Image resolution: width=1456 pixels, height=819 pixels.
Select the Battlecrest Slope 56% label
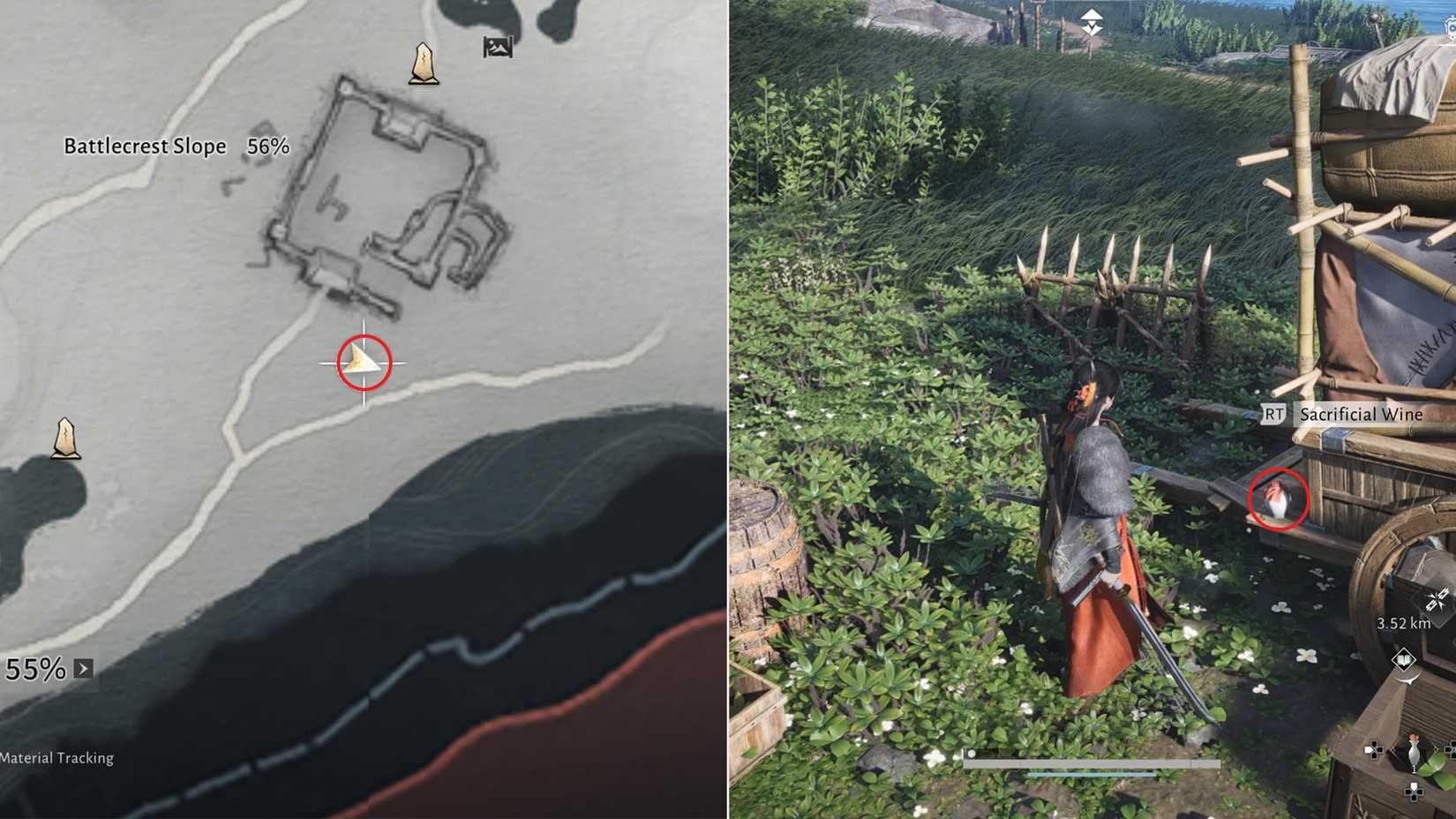175,146
